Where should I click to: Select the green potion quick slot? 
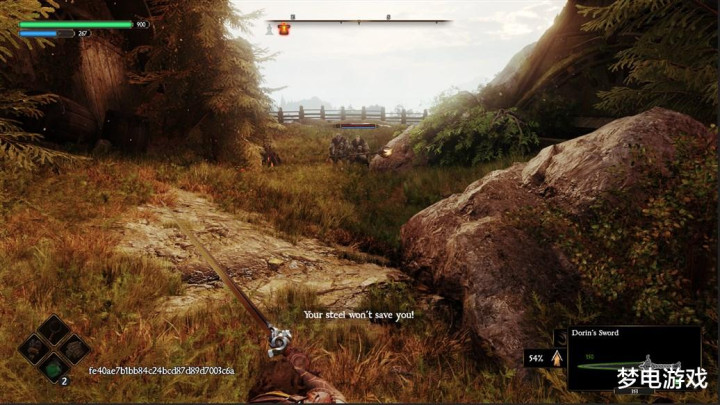coord(53,367)
